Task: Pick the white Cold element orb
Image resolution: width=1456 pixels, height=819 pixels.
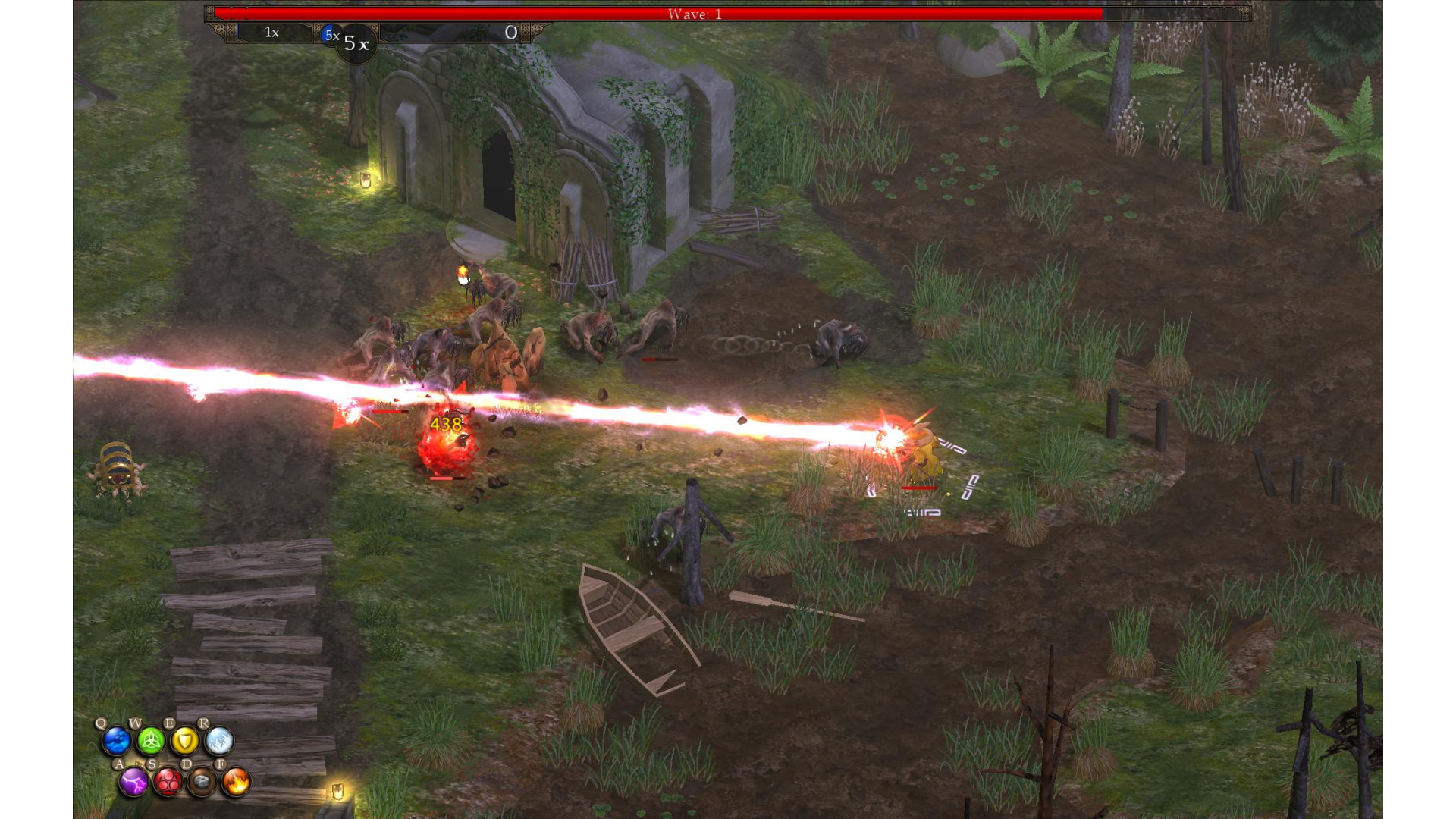Action: coord(218,741)
